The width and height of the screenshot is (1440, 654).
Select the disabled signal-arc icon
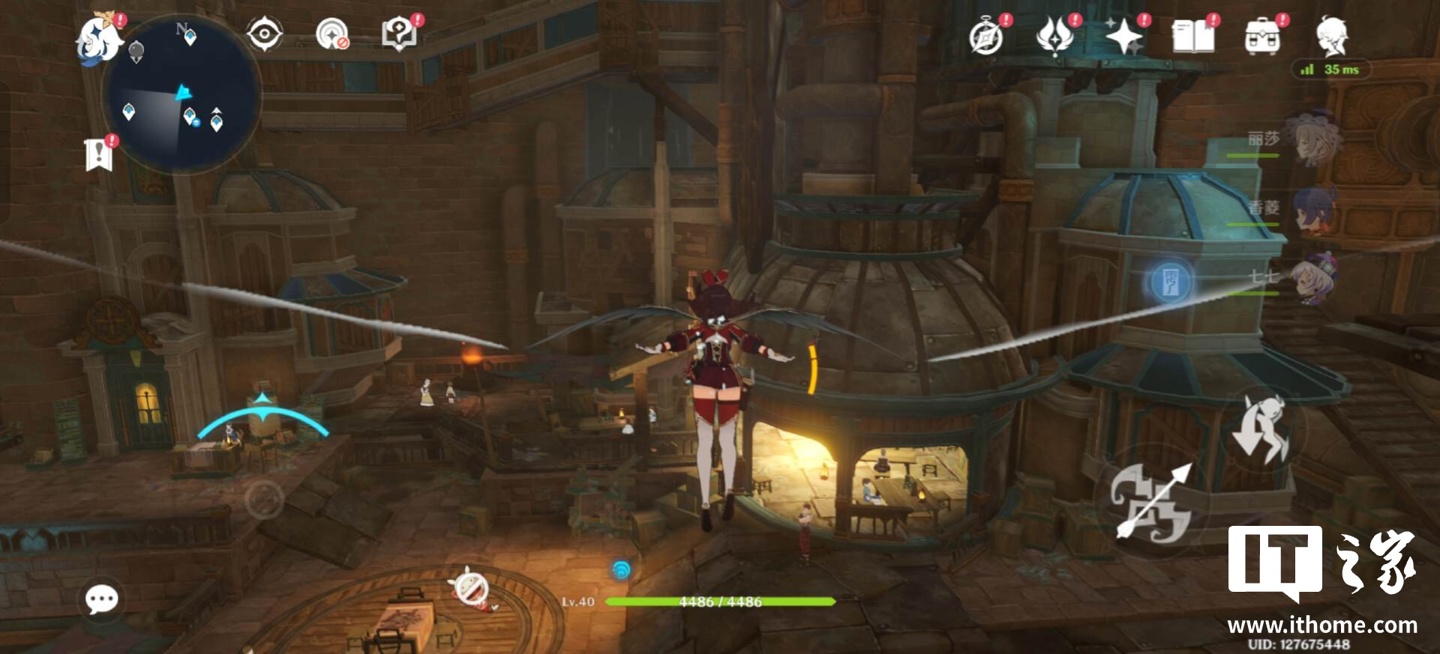[x=332, y=35]
